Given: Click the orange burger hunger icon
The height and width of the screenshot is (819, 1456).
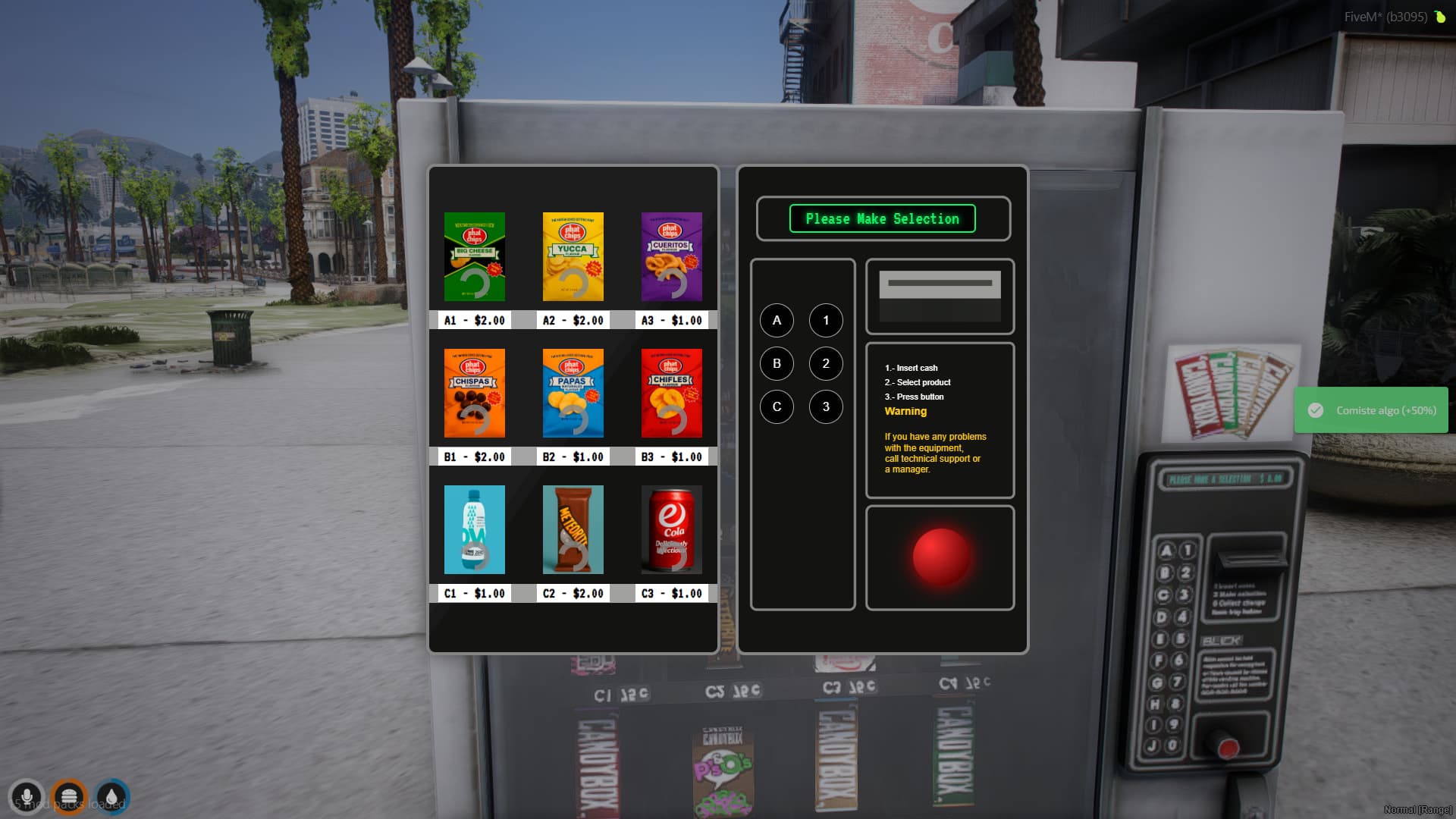Looking at the screenshot, I should pos(71,796).
